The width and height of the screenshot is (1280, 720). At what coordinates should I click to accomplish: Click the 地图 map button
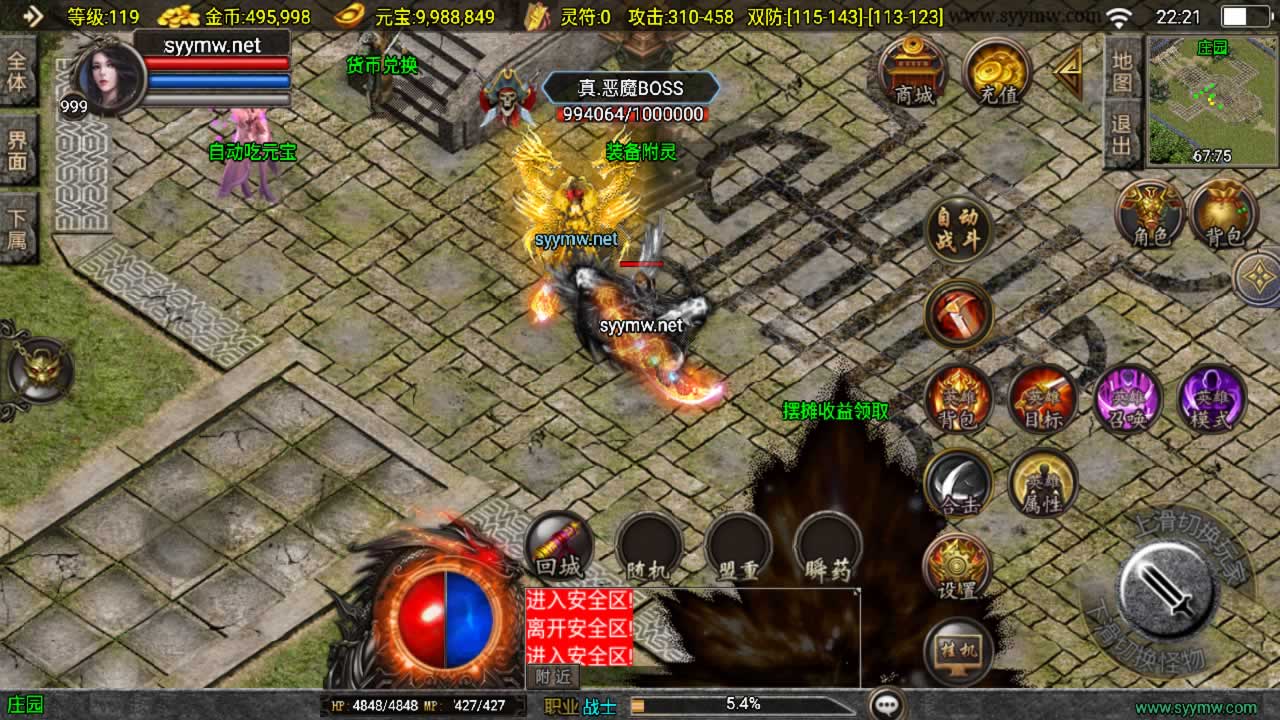click(x=1122, y=70)
